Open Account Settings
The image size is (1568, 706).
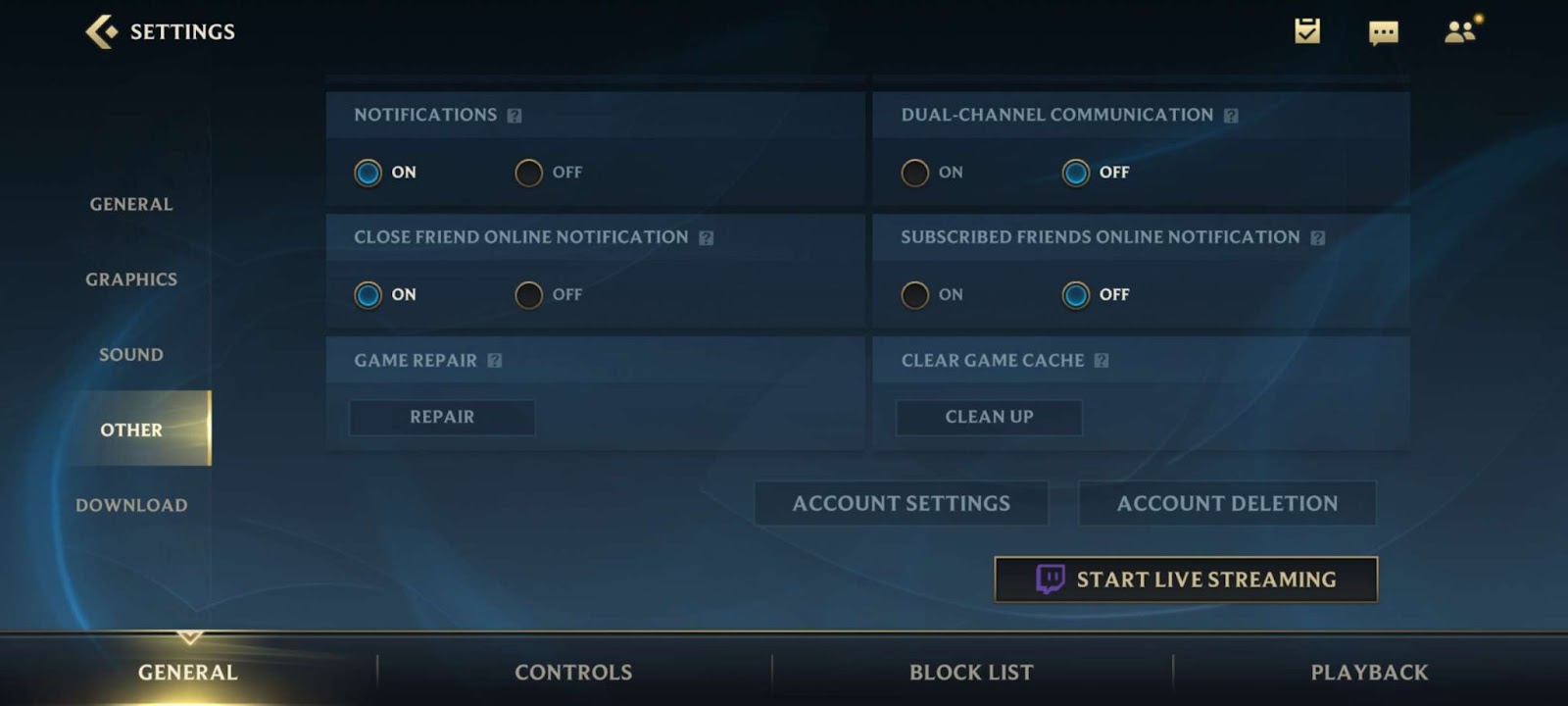pyautogui.click(x=901, y=503)
